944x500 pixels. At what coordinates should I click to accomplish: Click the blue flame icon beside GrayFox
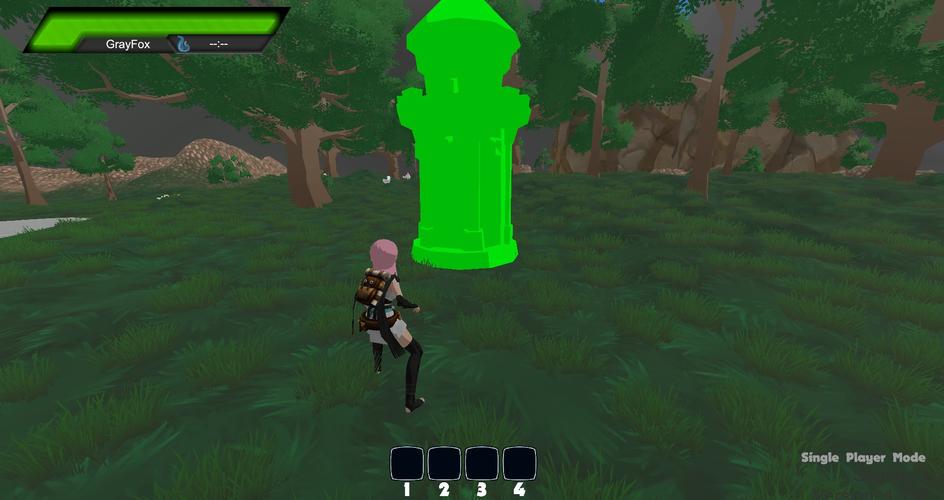point(183,44)
